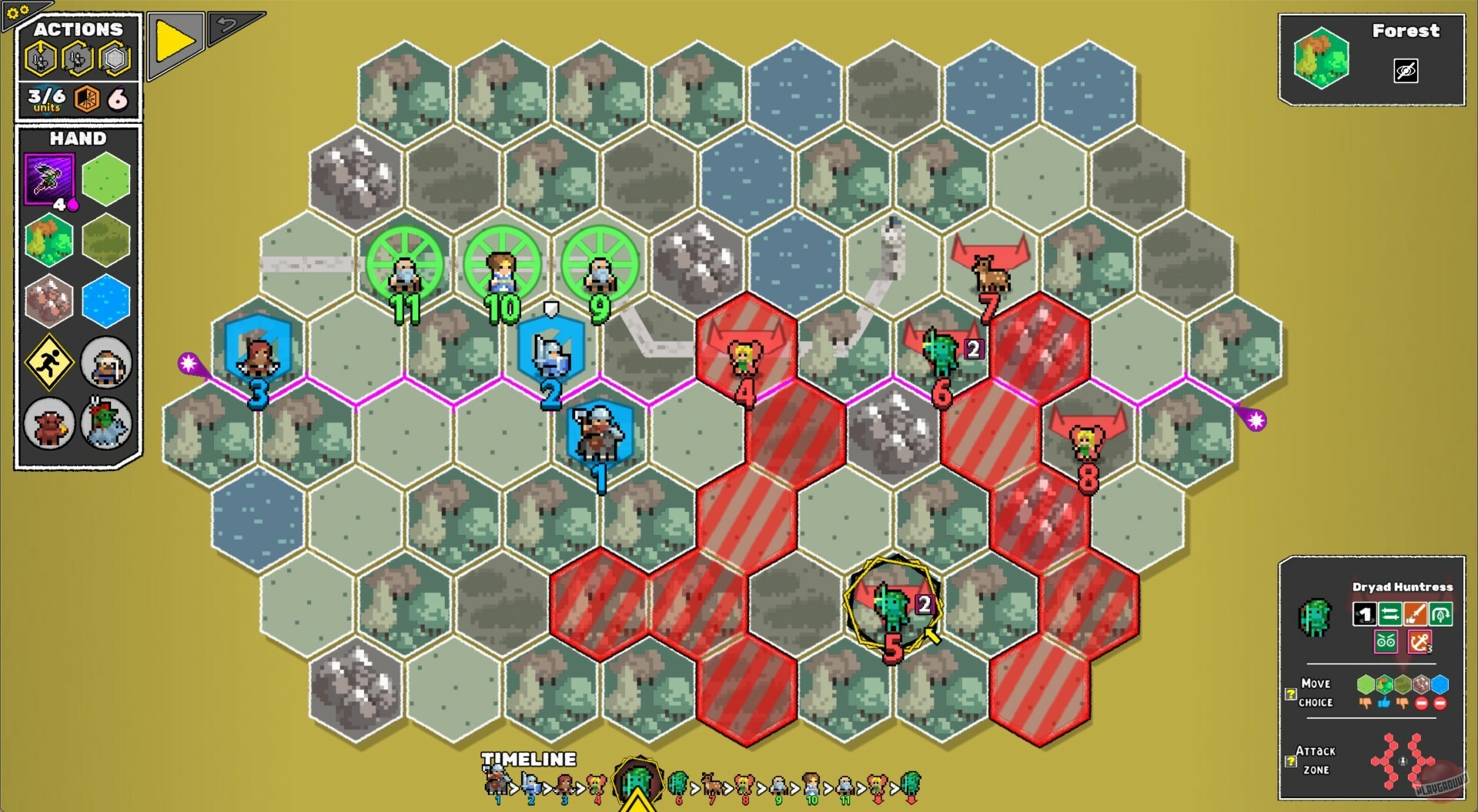Image resolution: width=1478 pixels, height=812 pixels.
Task: Open the Move Choice help question mark
Action: (x=1290, y=695)
